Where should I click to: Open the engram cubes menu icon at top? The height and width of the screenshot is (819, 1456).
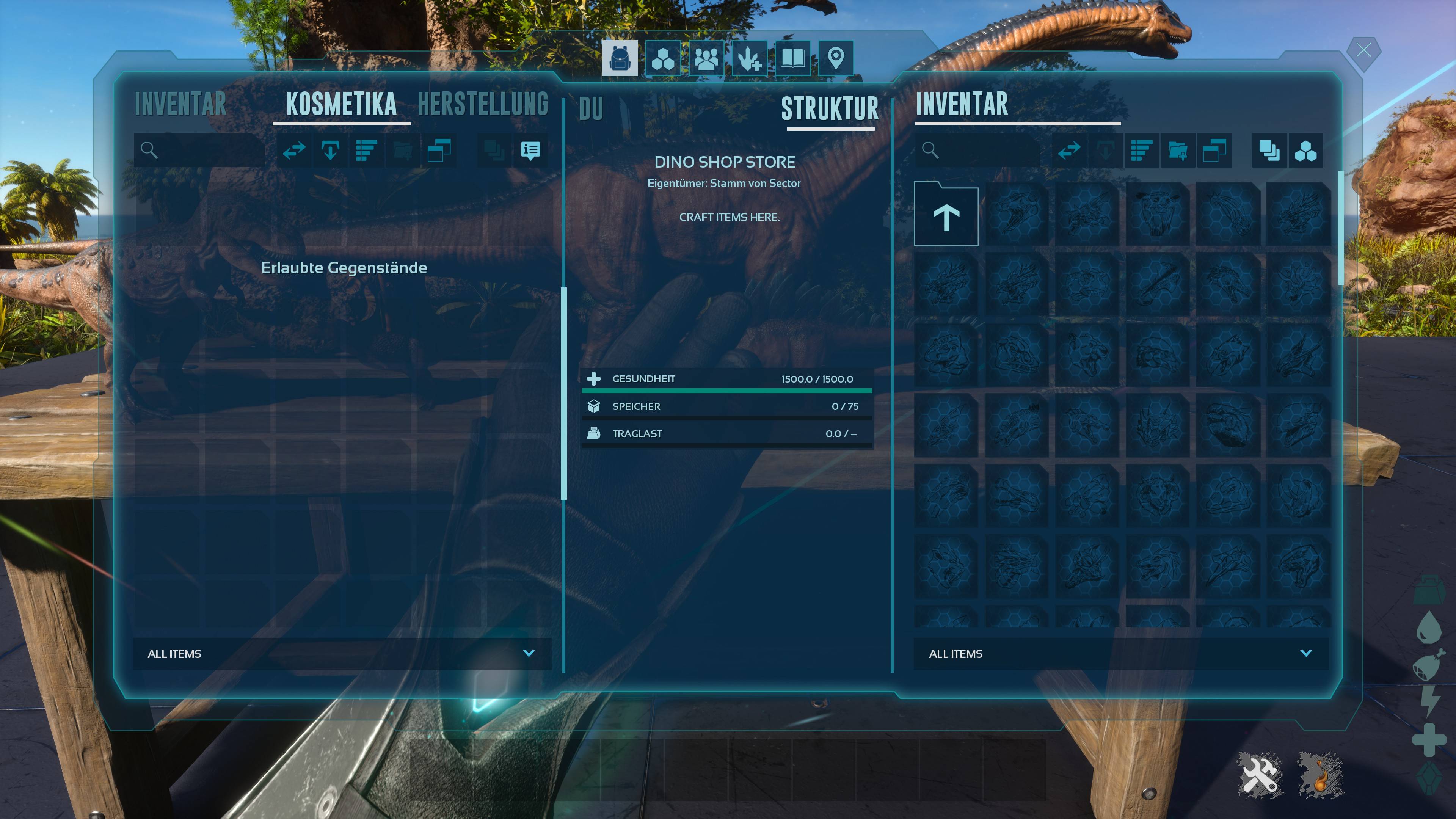662,58
